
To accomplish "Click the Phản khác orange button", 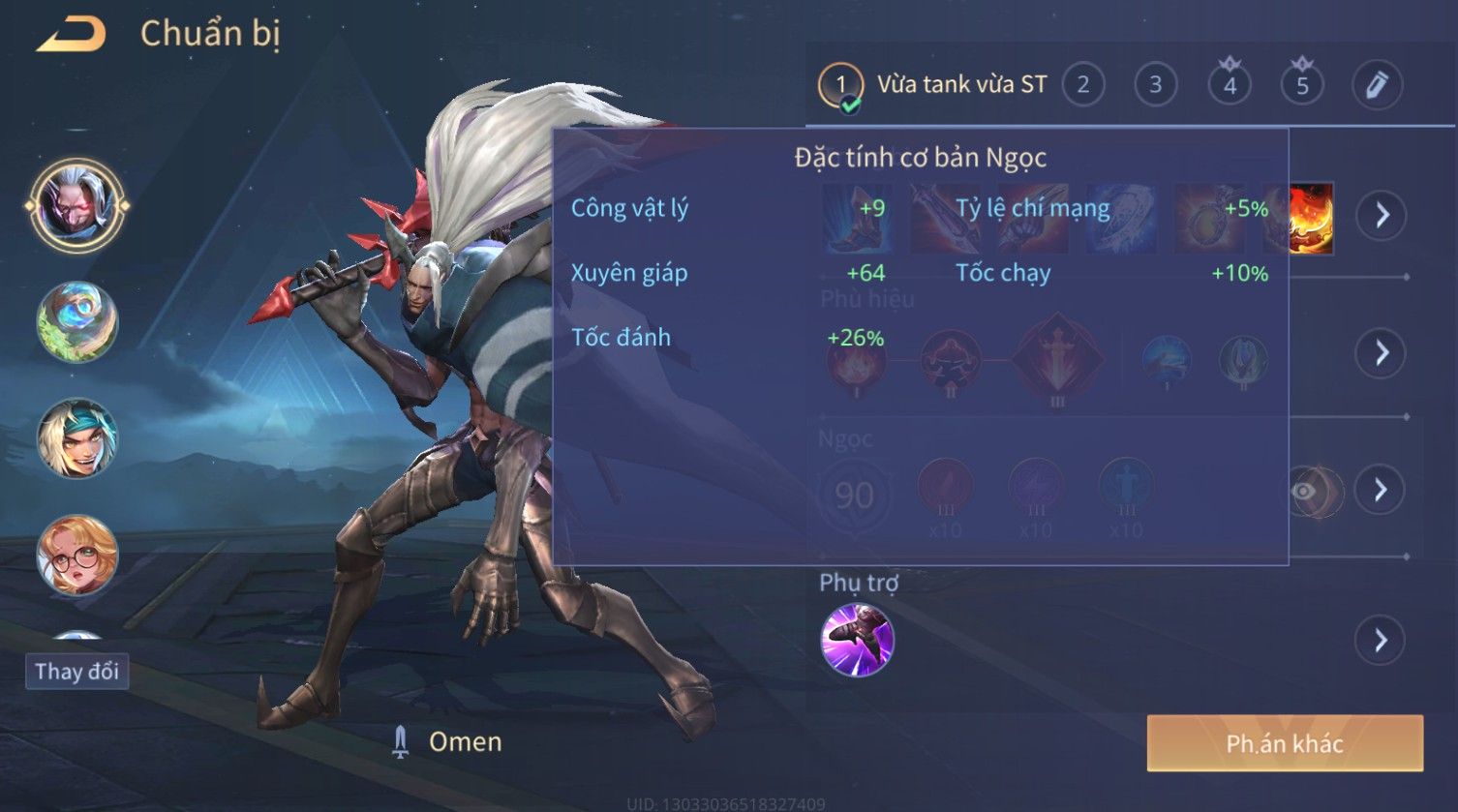I will pos(1285,743).
